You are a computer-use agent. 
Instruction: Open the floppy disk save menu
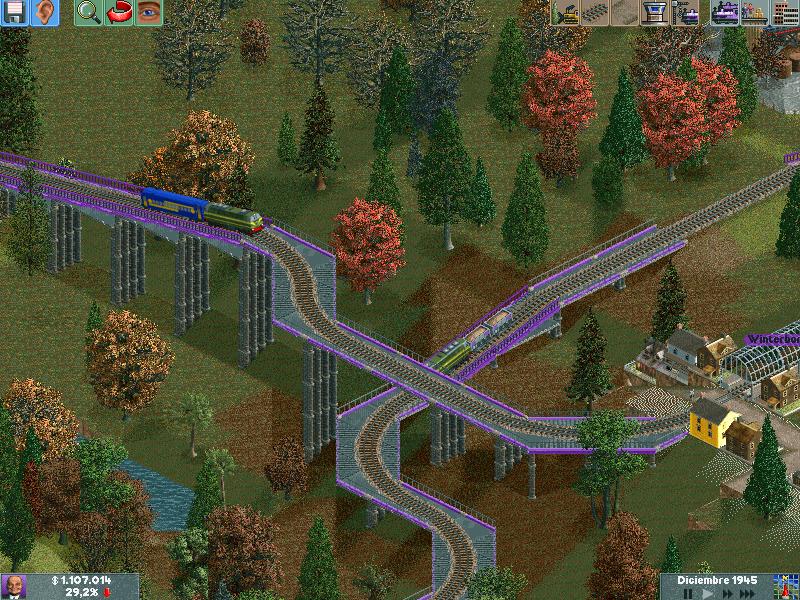pos(15,13)
